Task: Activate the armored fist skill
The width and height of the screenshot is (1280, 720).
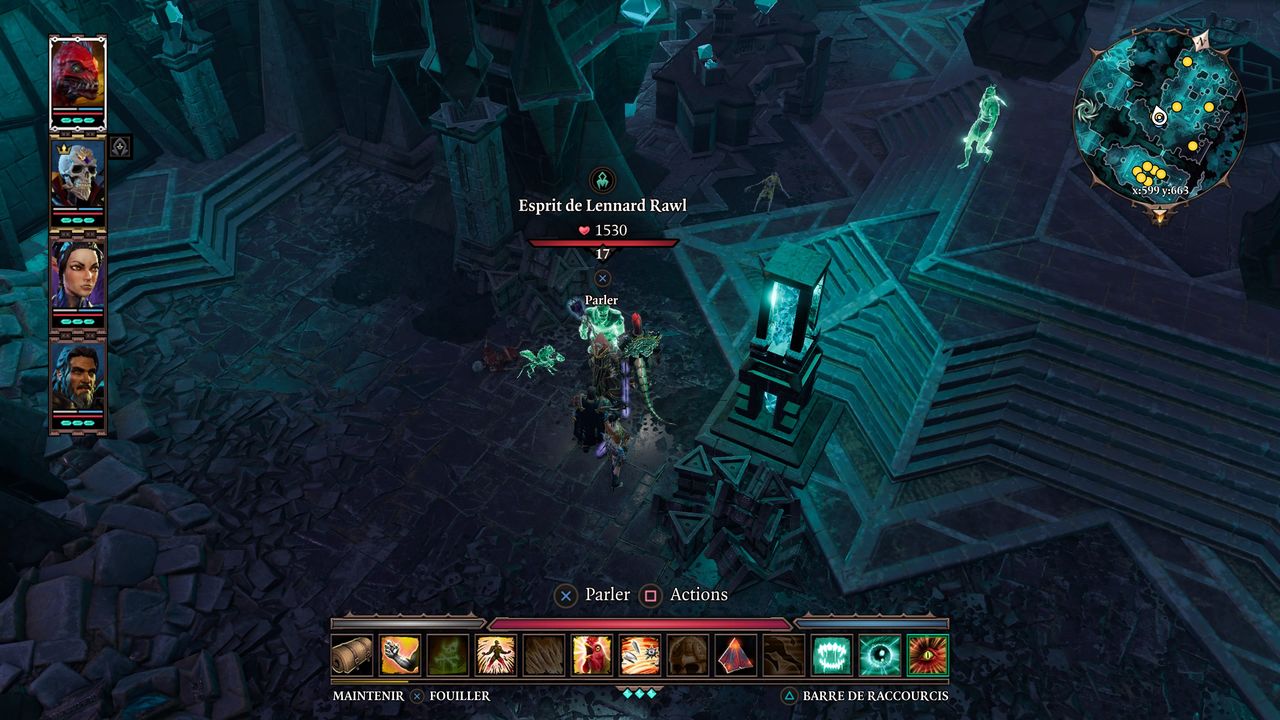Action: coord(400,655)
